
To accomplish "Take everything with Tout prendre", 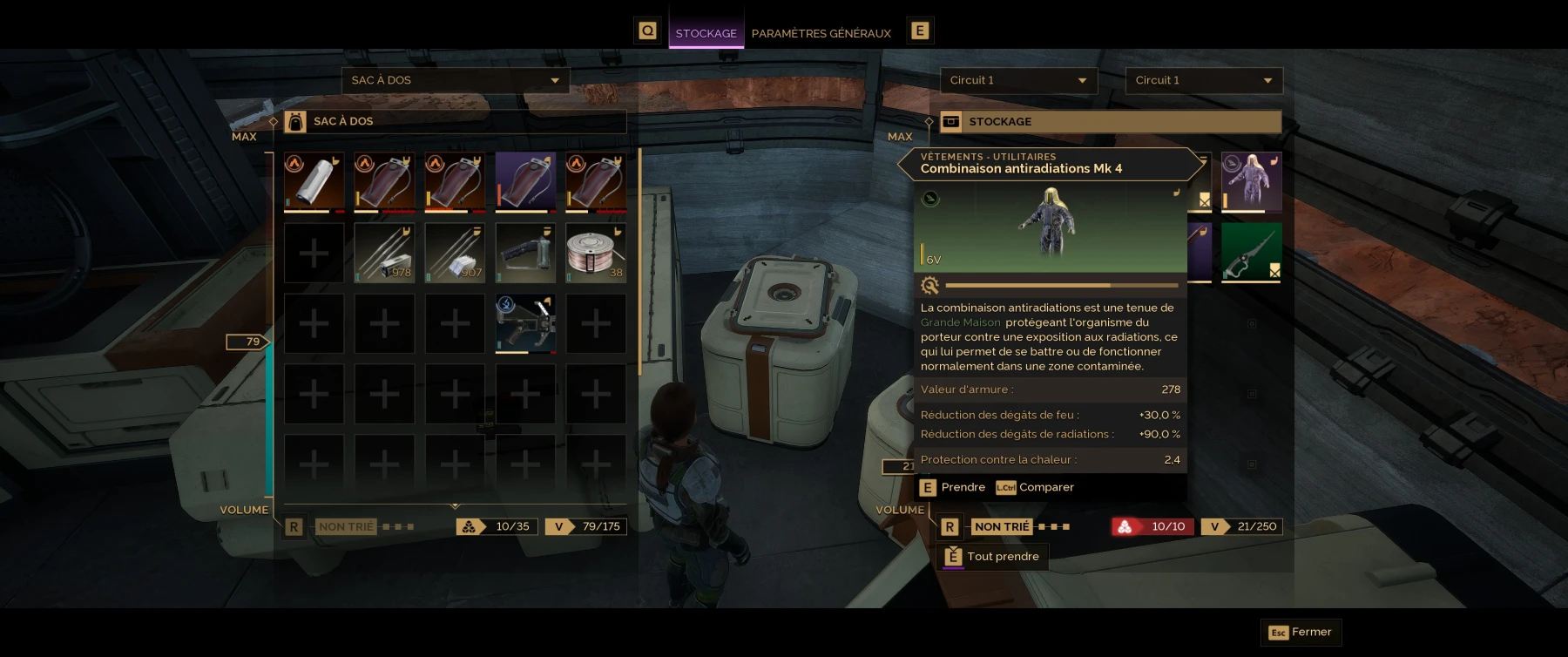I will (993, 556).
